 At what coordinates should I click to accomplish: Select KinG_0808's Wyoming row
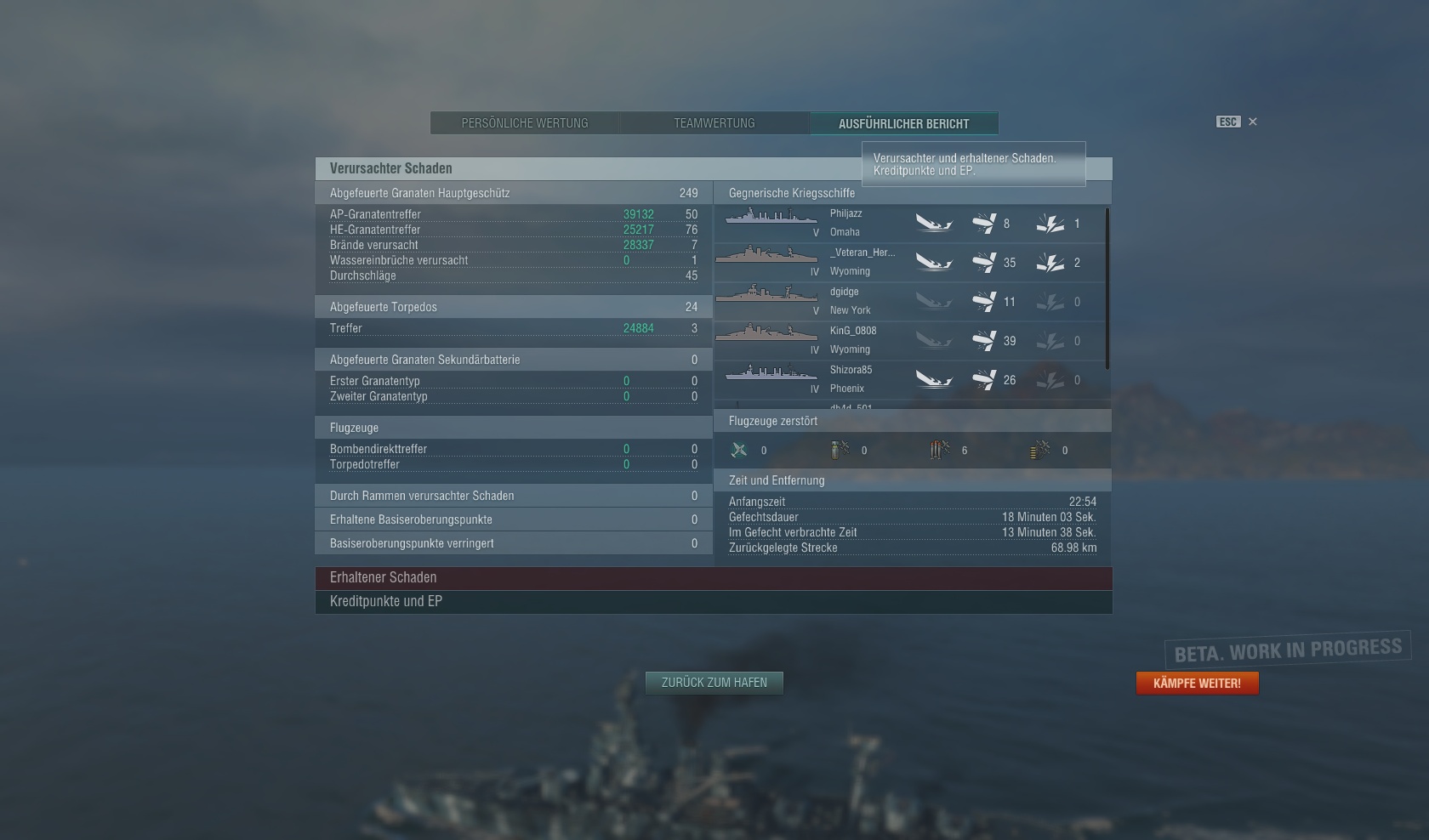pos(908,340)
